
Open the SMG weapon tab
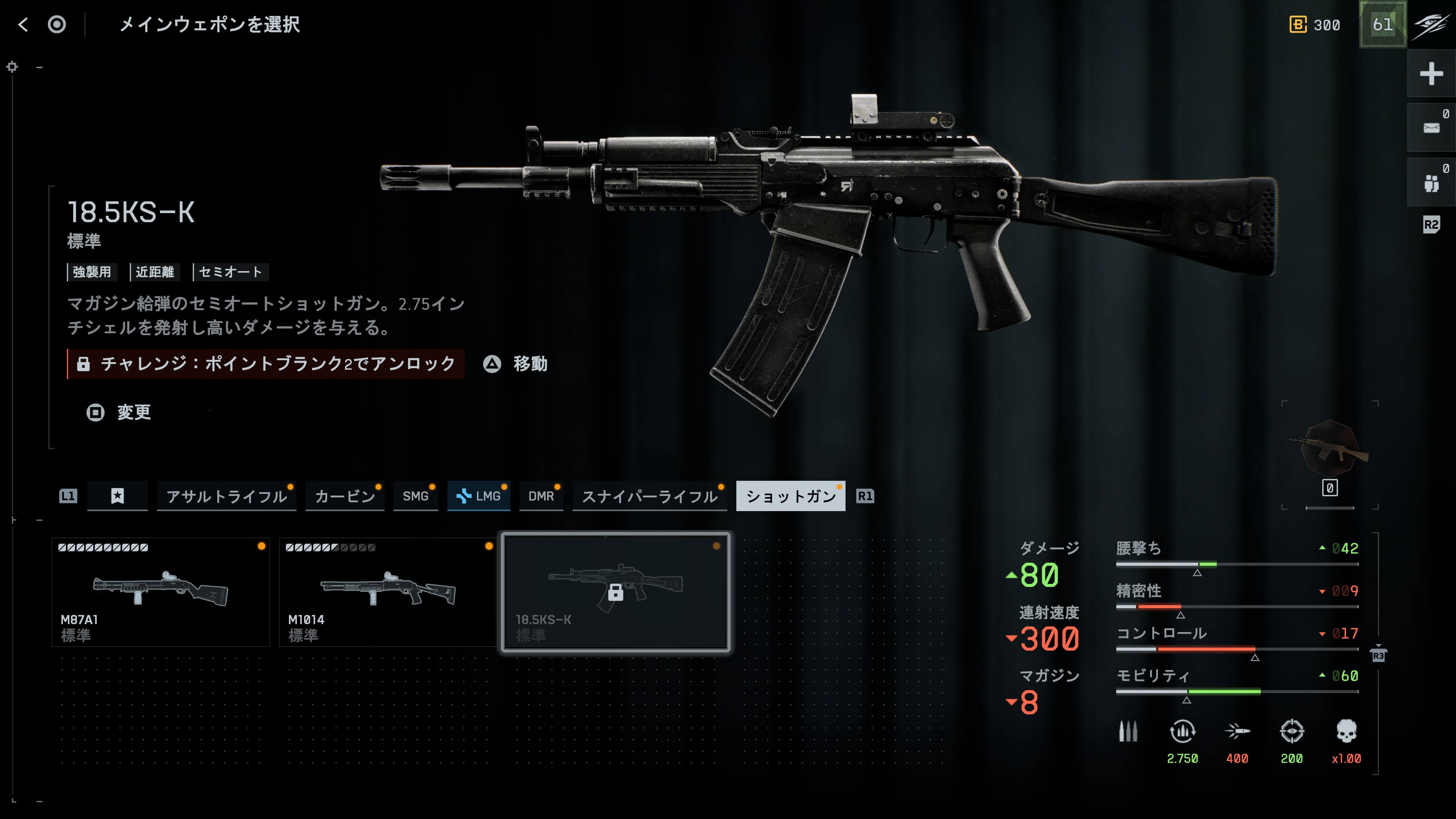(x=416, y=496)
